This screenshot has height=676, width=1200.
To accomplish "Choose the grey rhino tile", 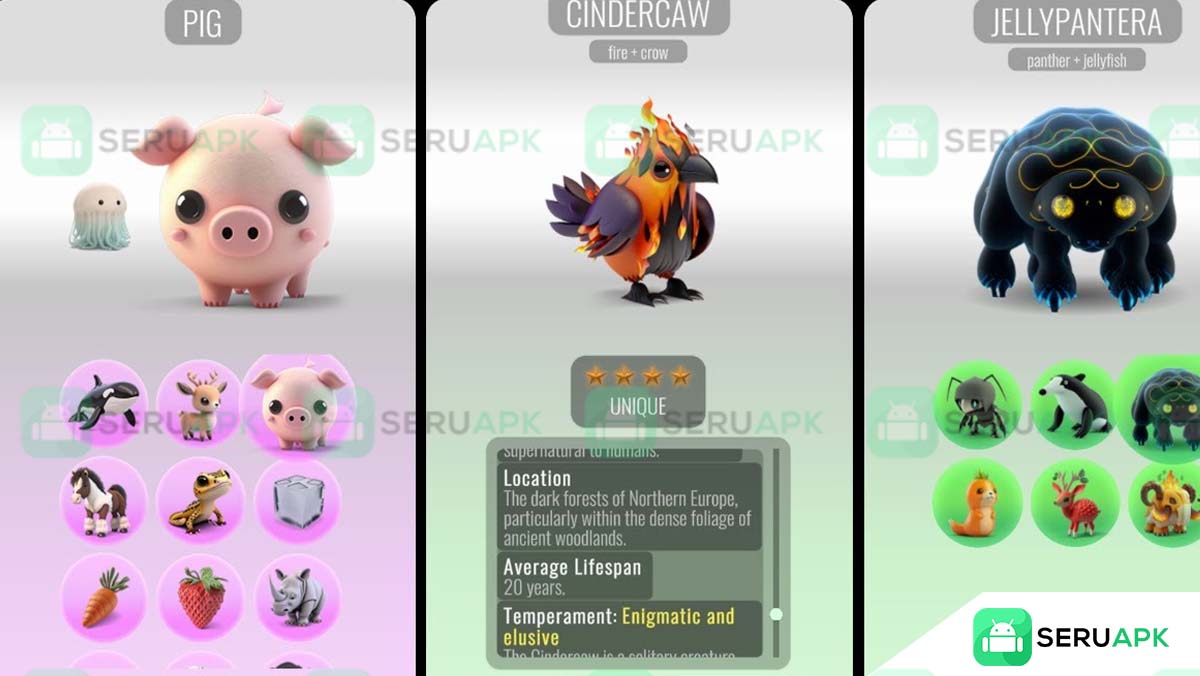I will click(298, 596).
